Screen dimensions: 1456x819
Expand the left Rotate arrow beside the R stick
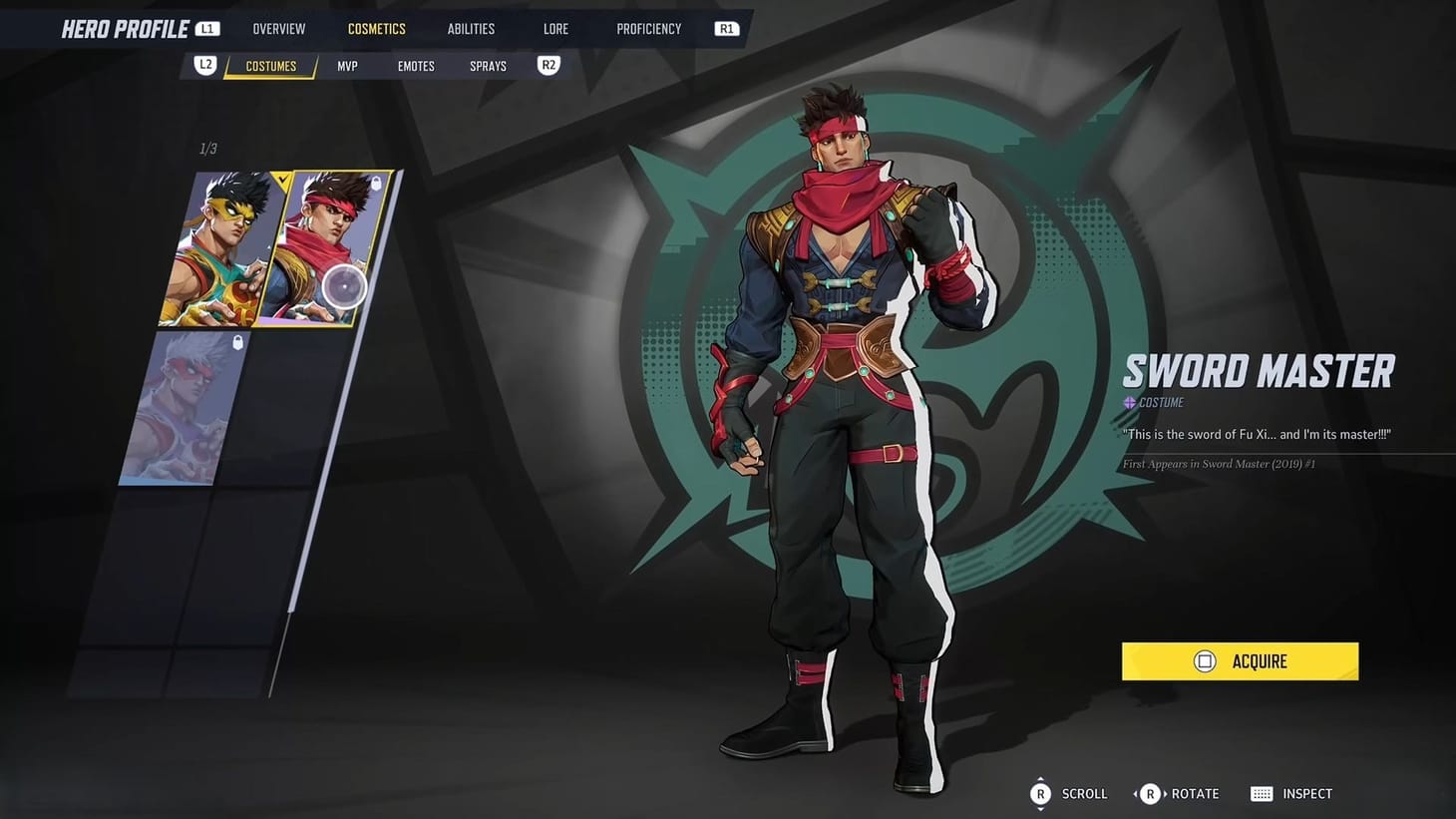point(1135,793)
